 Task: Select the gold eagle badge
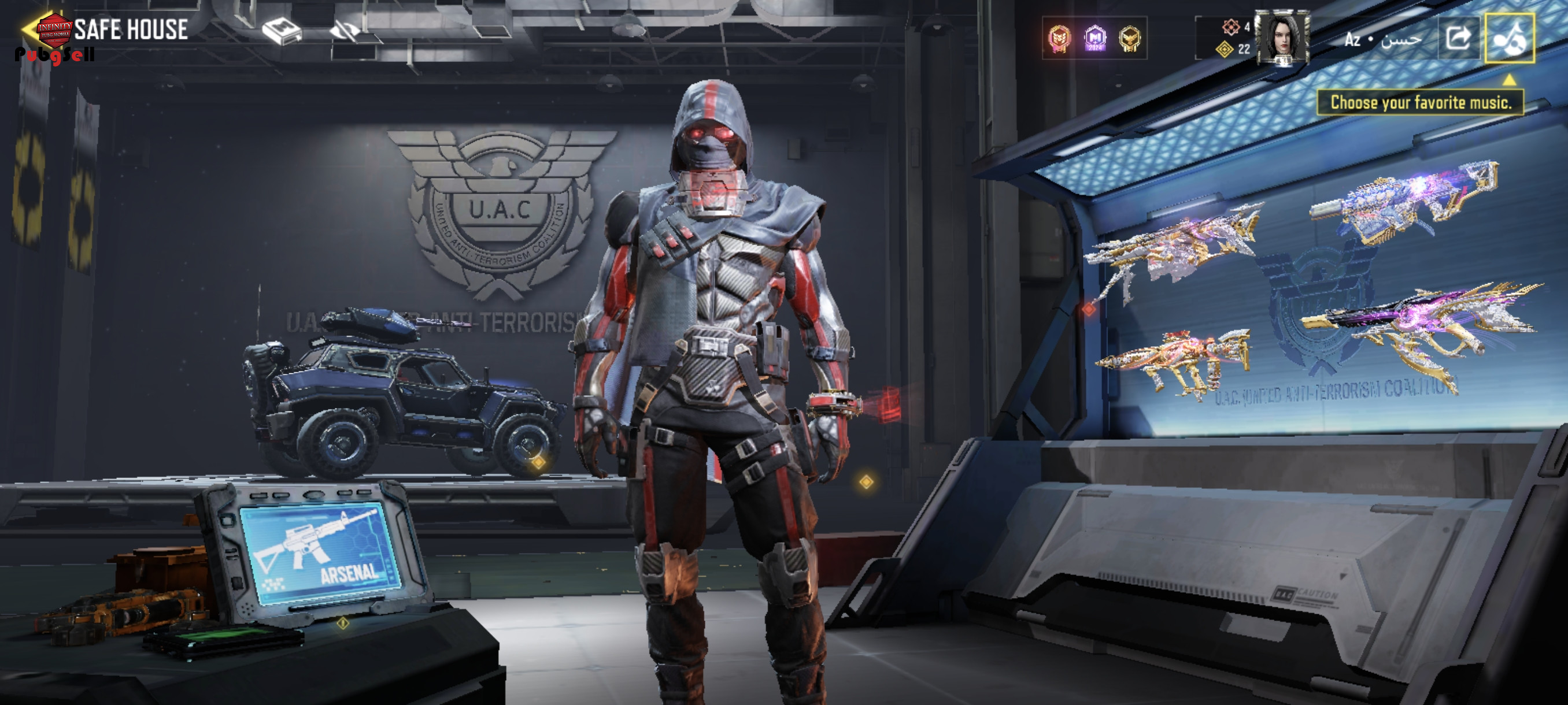pos(1129,38)
